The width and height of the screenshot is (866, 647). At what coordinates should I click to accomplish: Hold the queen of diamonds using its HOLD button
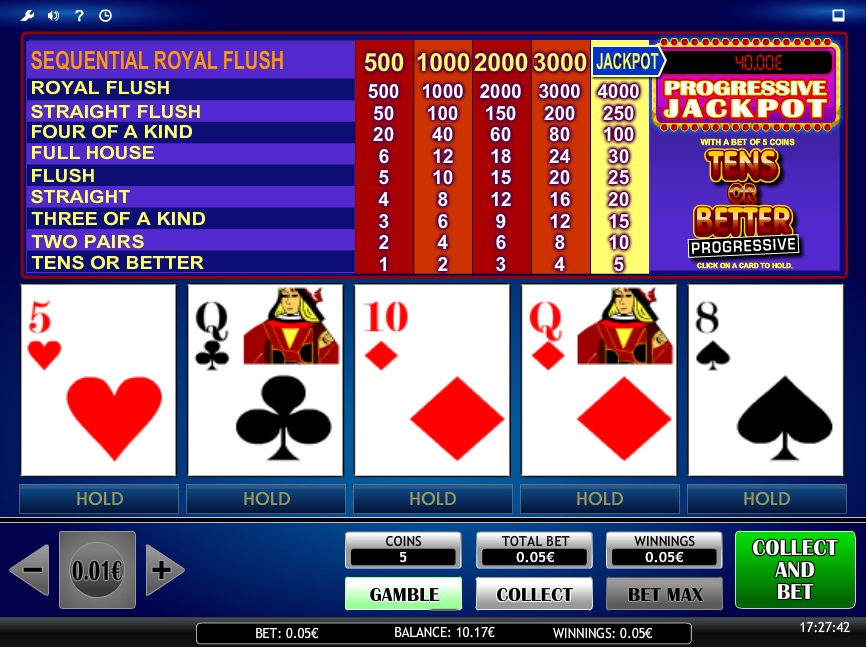coord(599,498)
